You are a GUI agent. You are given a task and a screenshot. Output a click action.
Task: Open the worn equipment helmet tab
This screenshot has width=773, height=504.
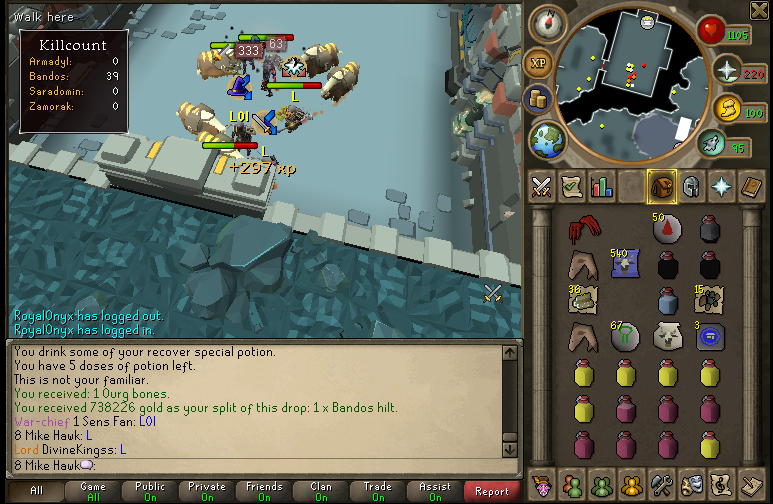[x=690, y=187]
